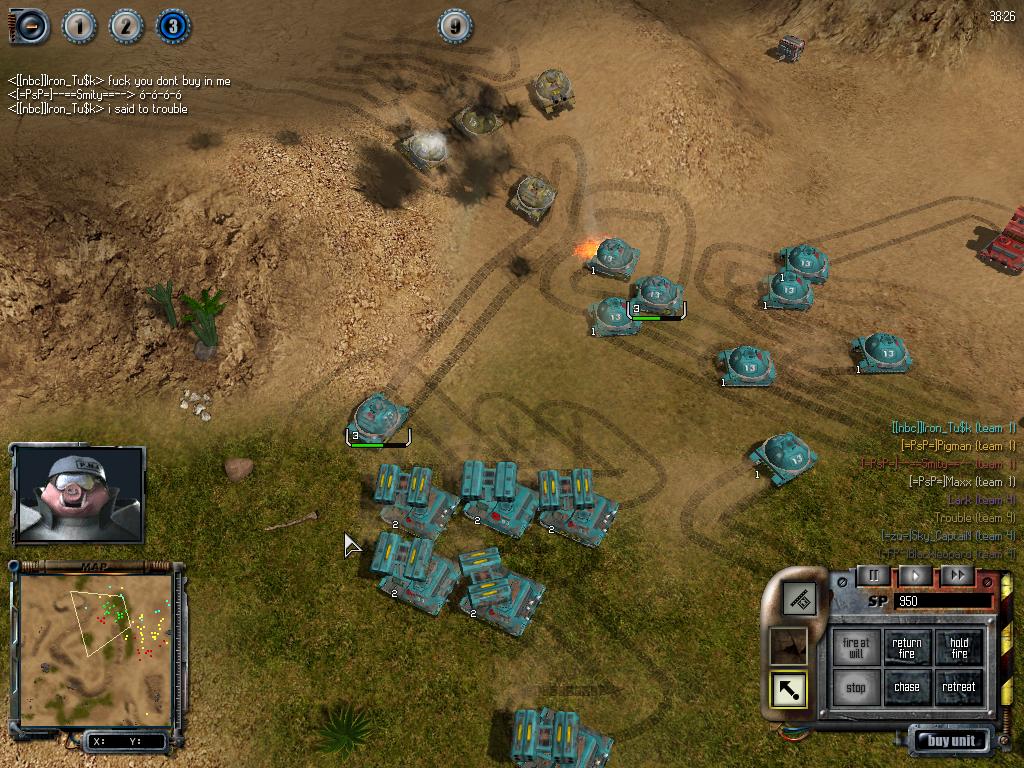Select control group 1
This screenshot has height=768, width=1024.
pos(79,26)
